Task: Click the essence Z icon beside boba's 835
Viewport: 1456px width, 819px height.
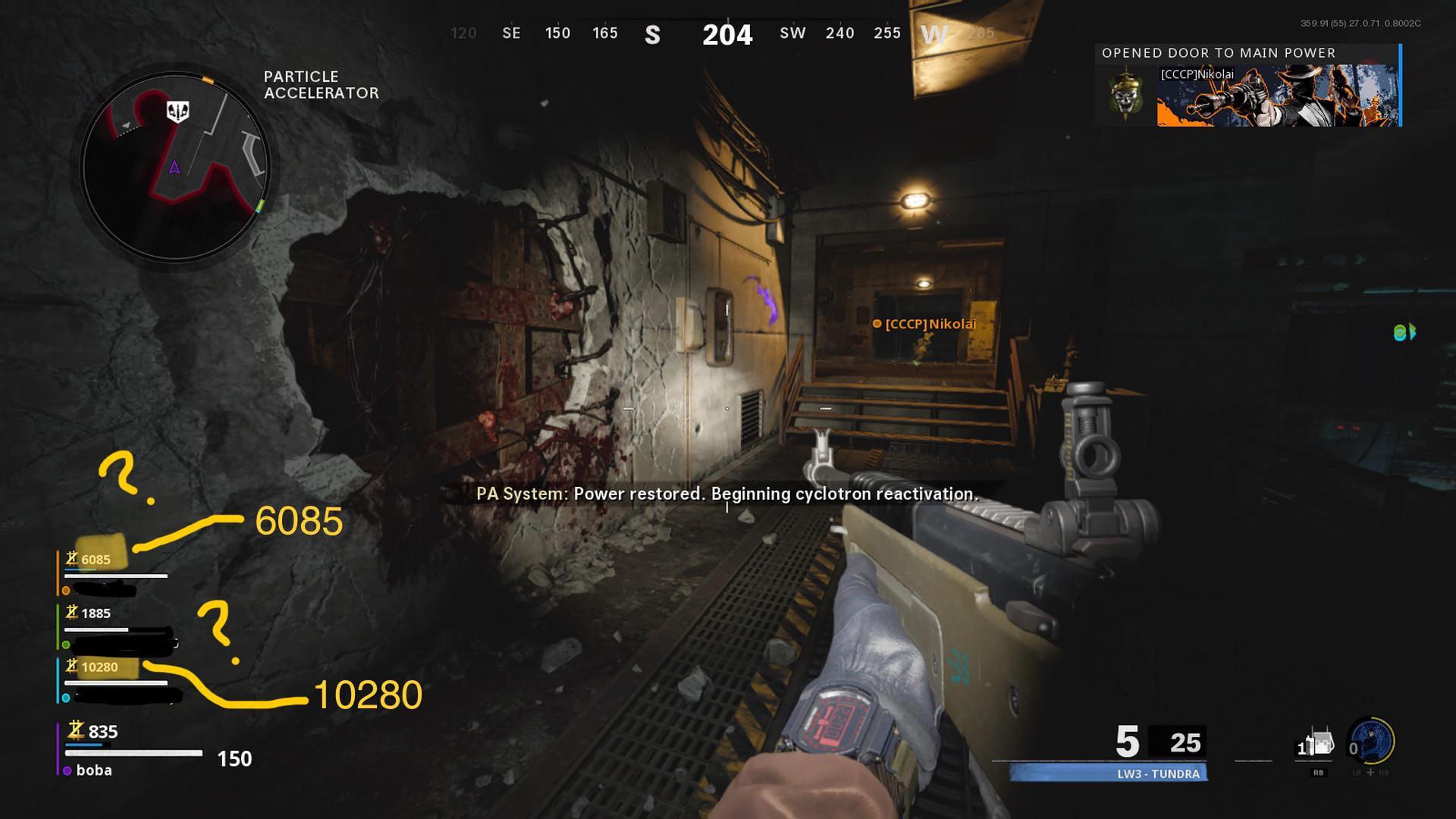Action: pos(76,730)
